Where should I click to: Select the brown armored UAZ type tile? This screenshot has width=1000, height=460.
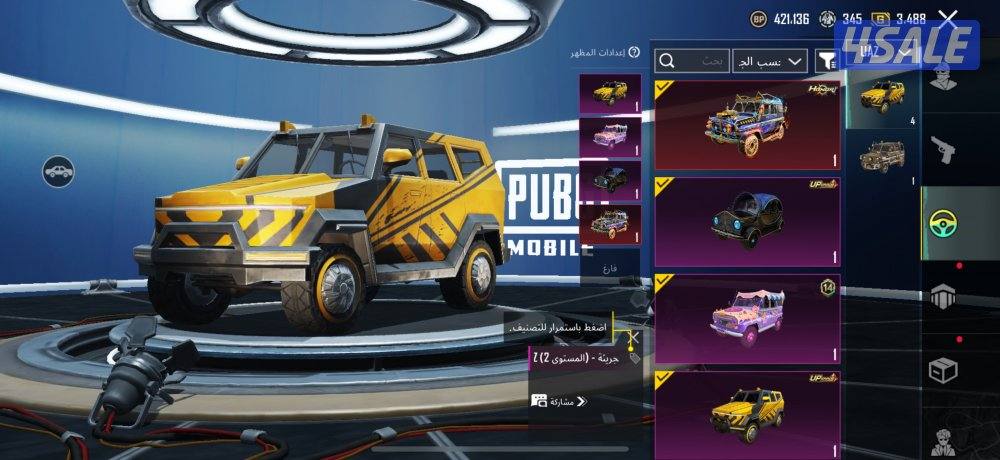pyautogui.click(x=882, y=157)
